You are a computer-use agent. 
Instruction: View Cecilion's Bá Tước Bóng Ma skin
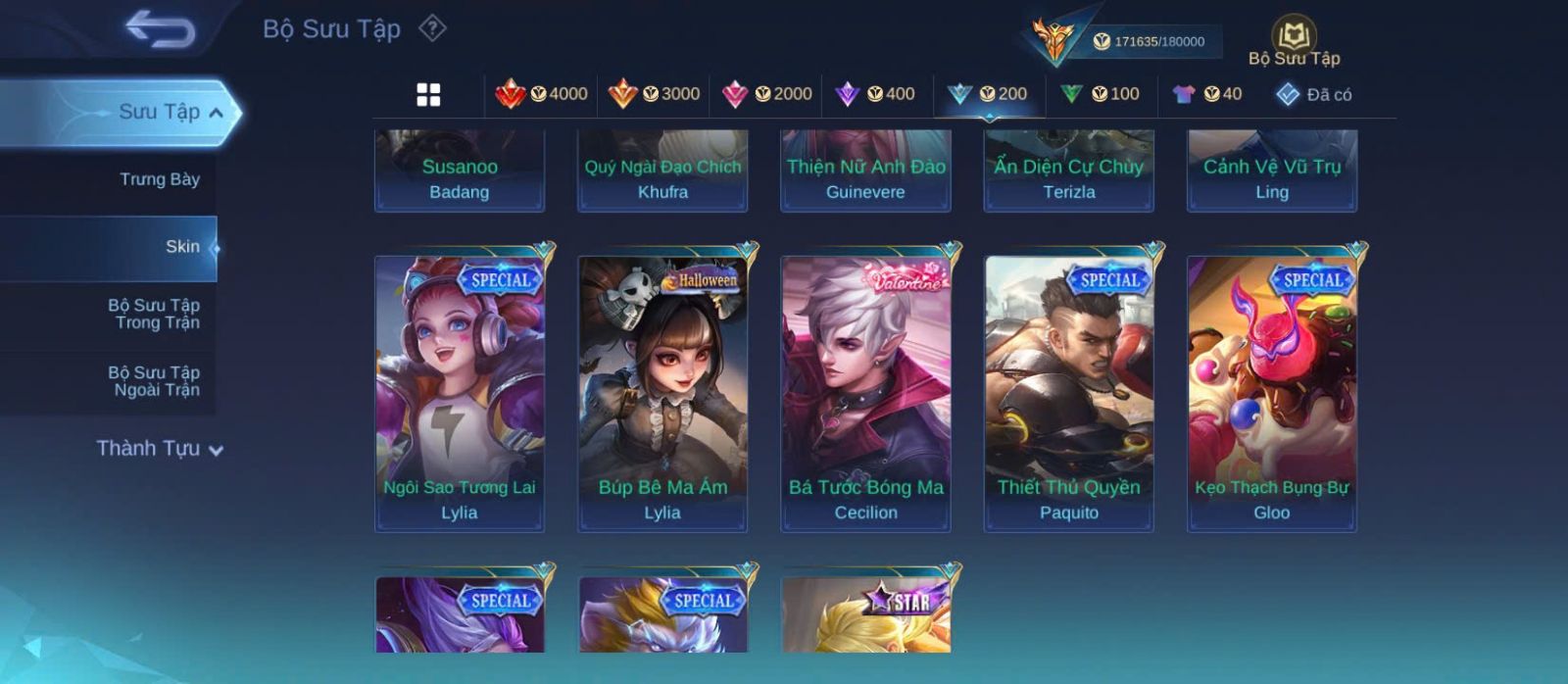click(865, 393)
